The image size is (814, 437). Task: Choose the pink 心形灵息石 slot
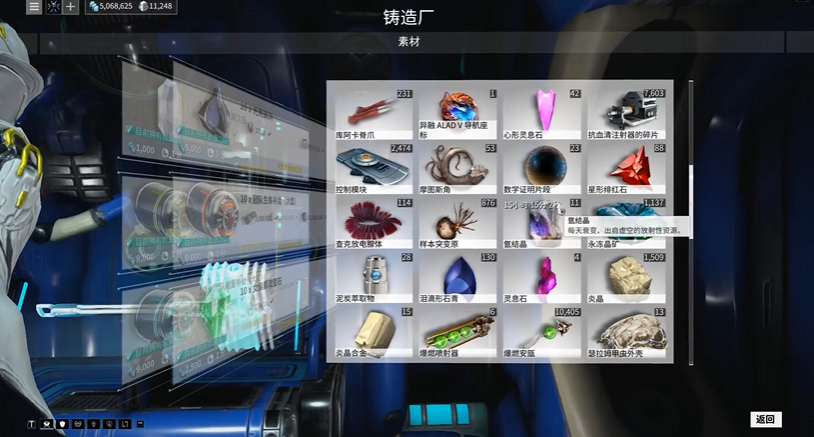[x=542, y=112]
